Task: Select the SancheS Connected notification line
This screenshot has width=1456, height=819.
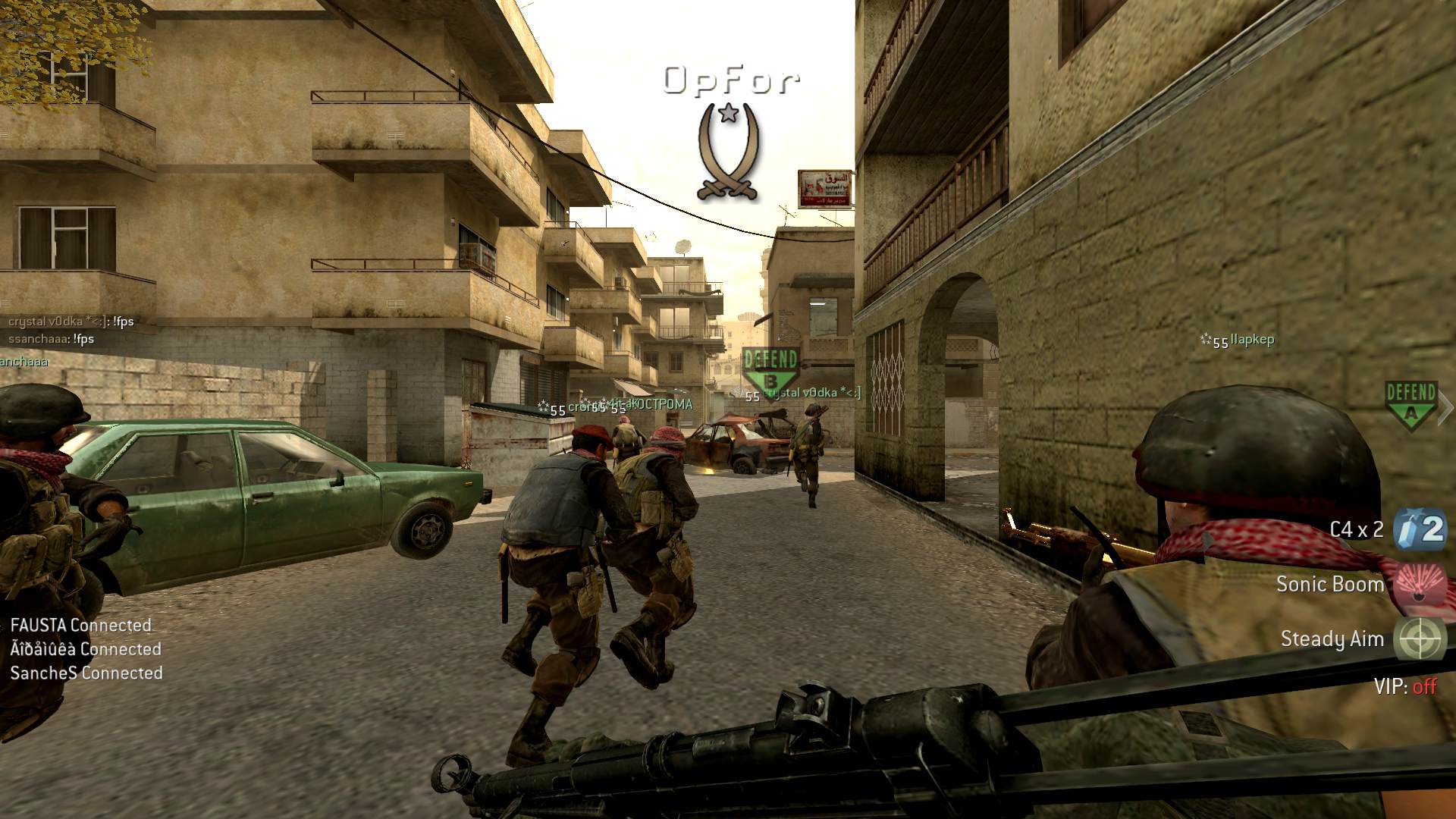Action: (x=86, y=673)
